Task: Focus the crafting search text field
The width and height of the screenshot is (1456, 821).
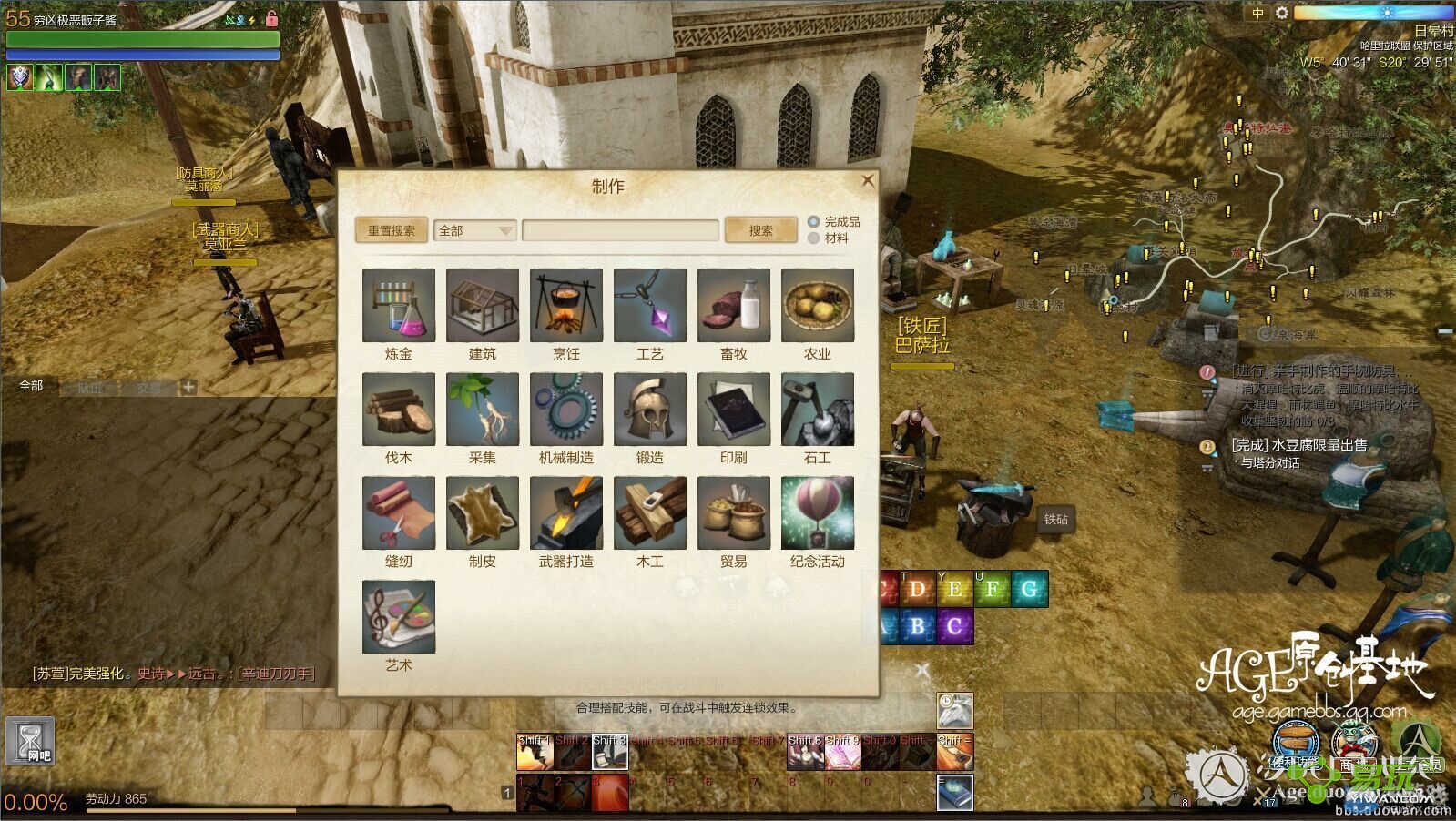Action: [620, 231]
